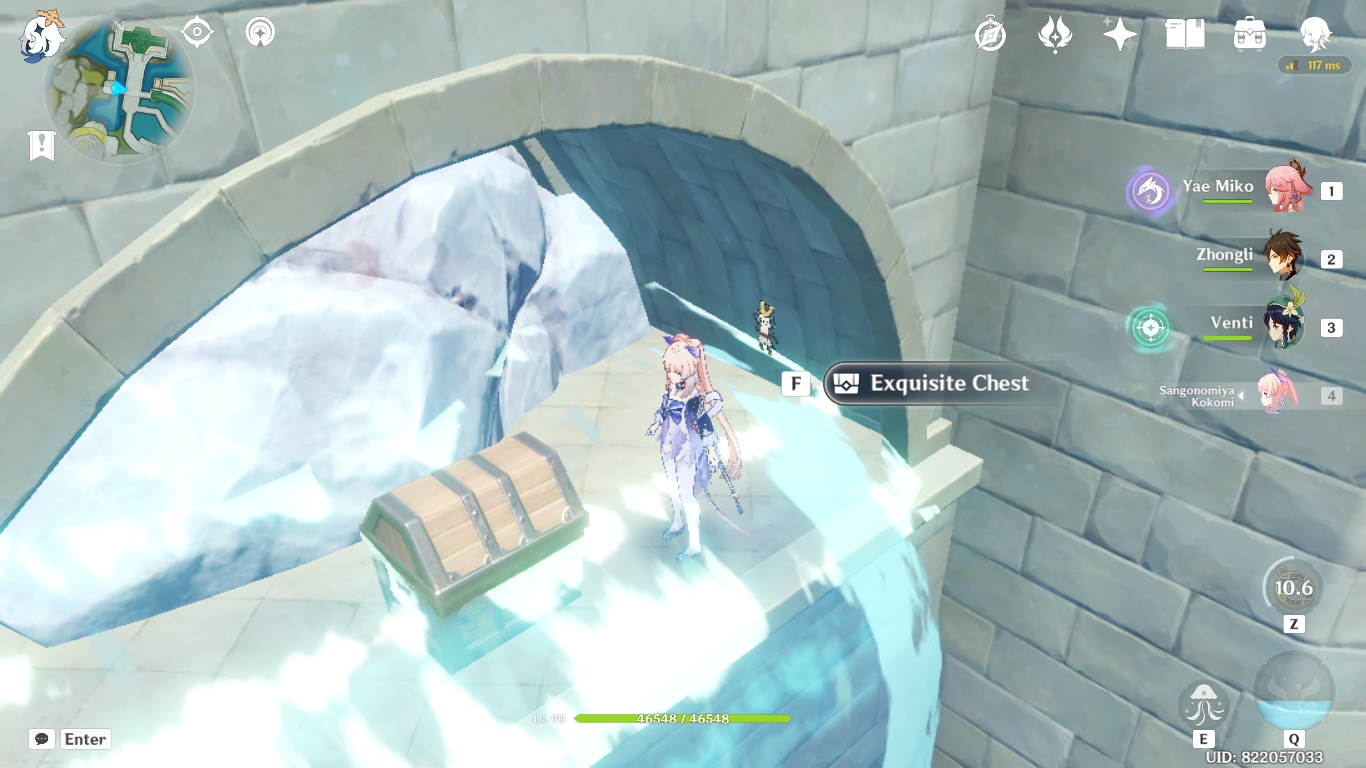The image size is (1366, 768).
Task: Open the Wish menu star icon
Action: click(x=1118, y=33)
